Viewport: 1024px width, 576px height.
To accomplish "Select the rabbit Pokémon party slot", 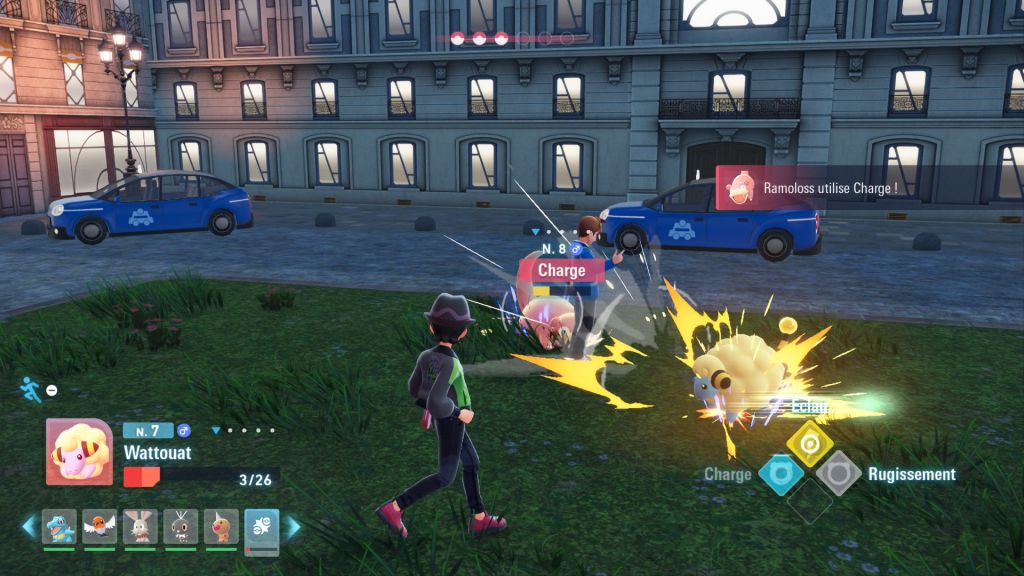I will coord(140,526).
